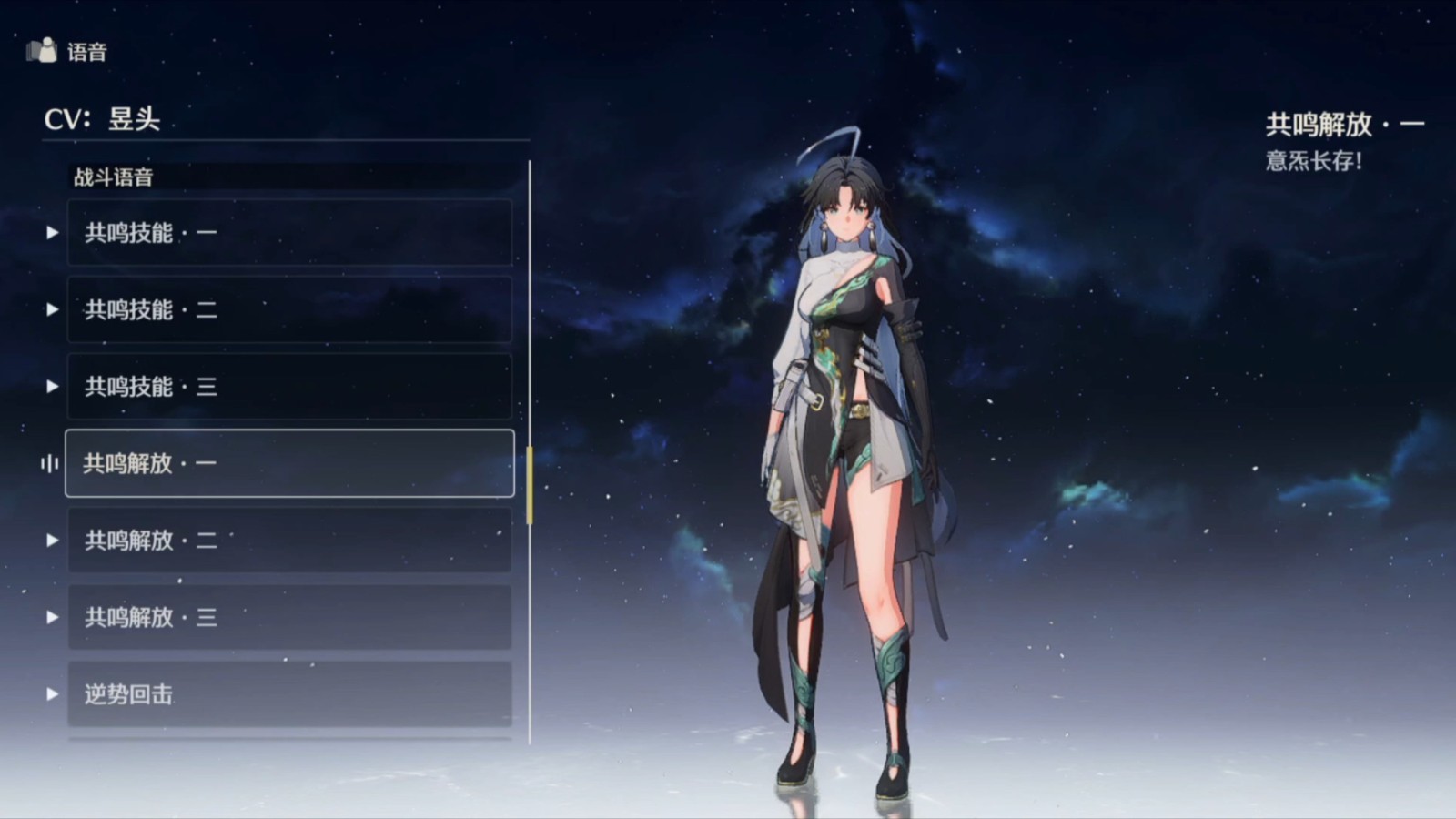Play voice line 共鸣技能·一
Viewport: 1456px width, 819px height.
pos(289,233)
